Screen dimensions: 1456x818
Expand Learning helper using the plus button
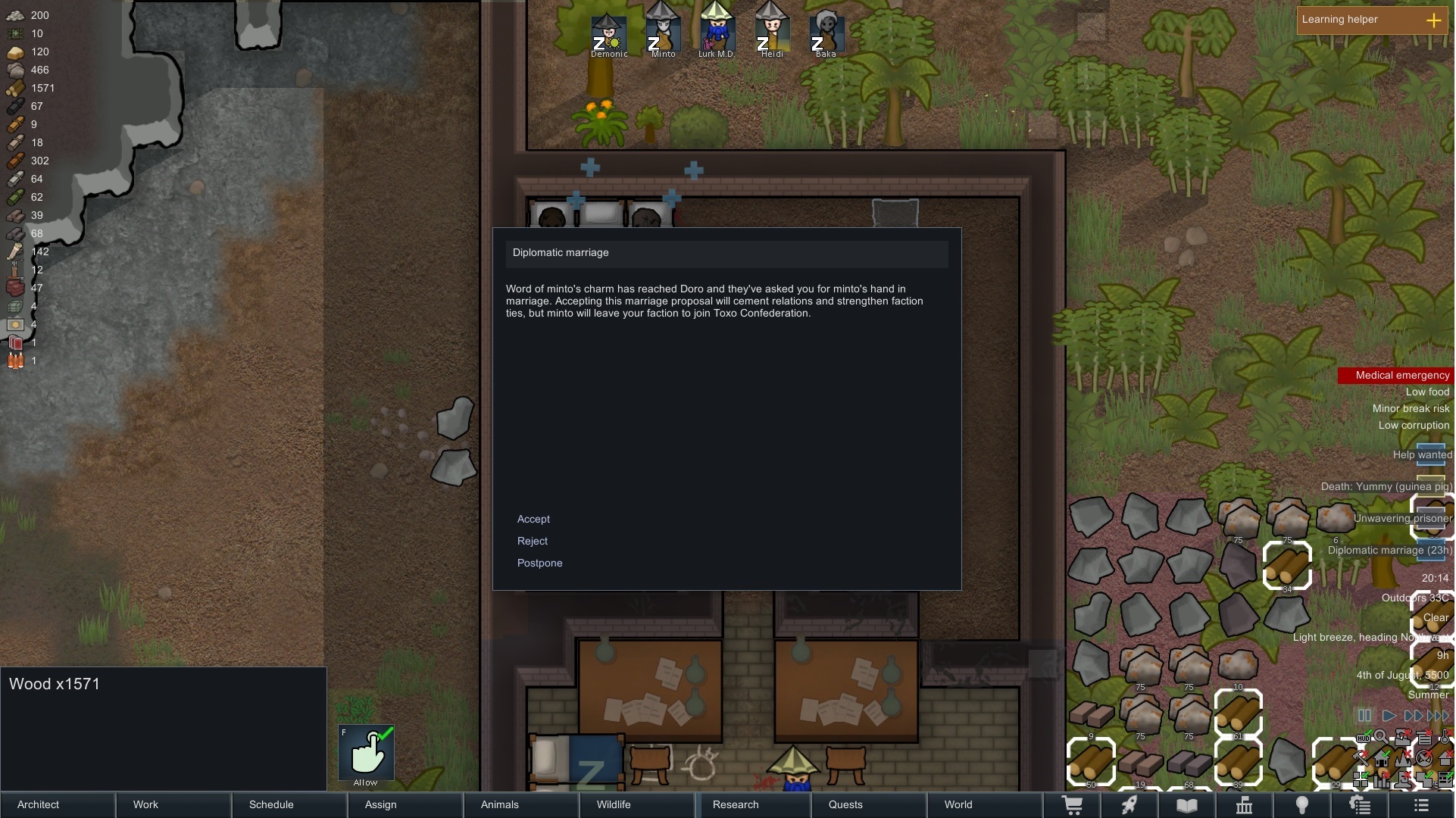pyautogui.click(x=1435, y=20)
